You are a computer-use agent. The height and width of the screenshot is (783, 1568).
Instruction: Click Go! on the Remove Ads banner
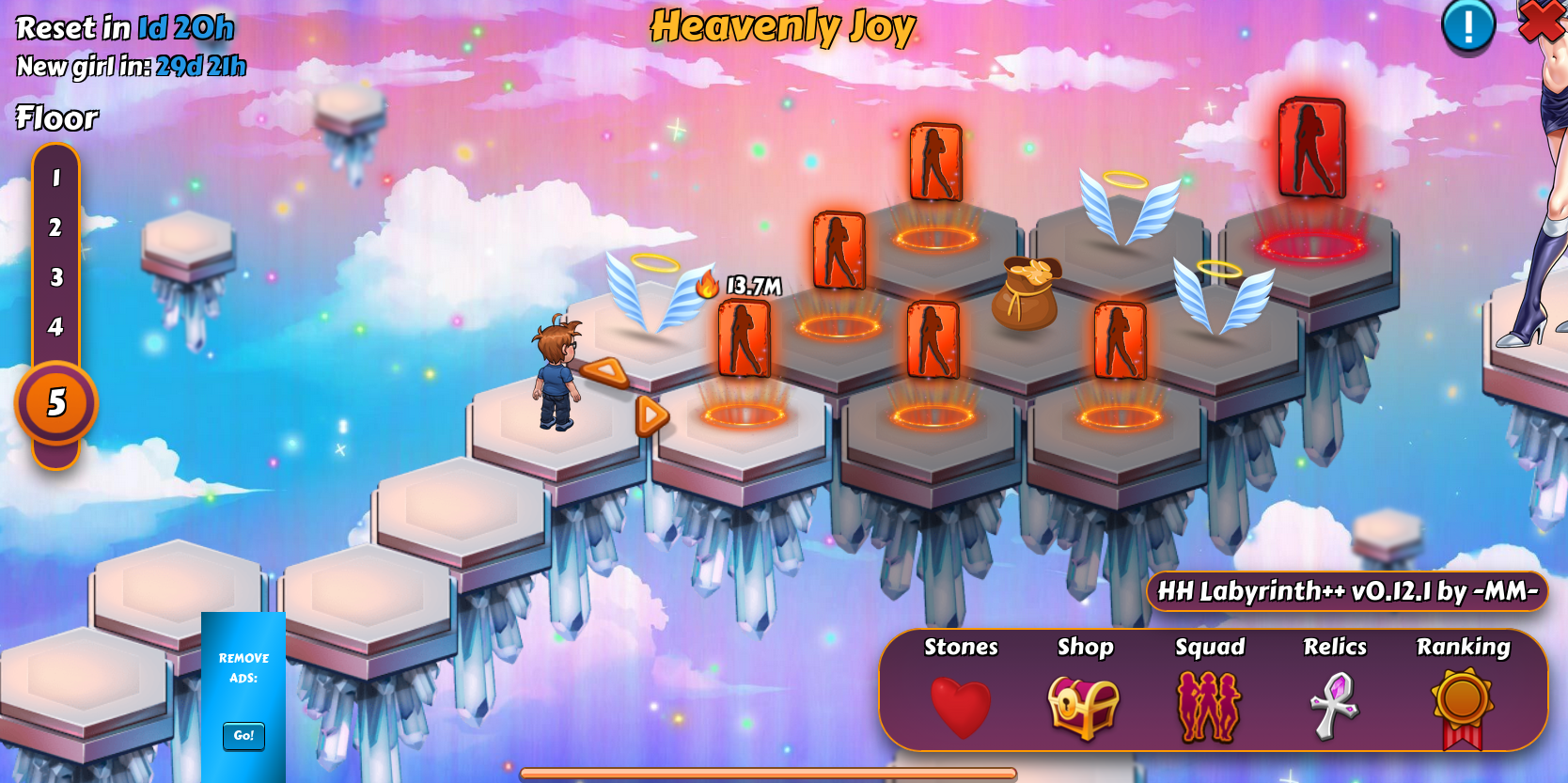pyautogui.click(x=243, y=735)
